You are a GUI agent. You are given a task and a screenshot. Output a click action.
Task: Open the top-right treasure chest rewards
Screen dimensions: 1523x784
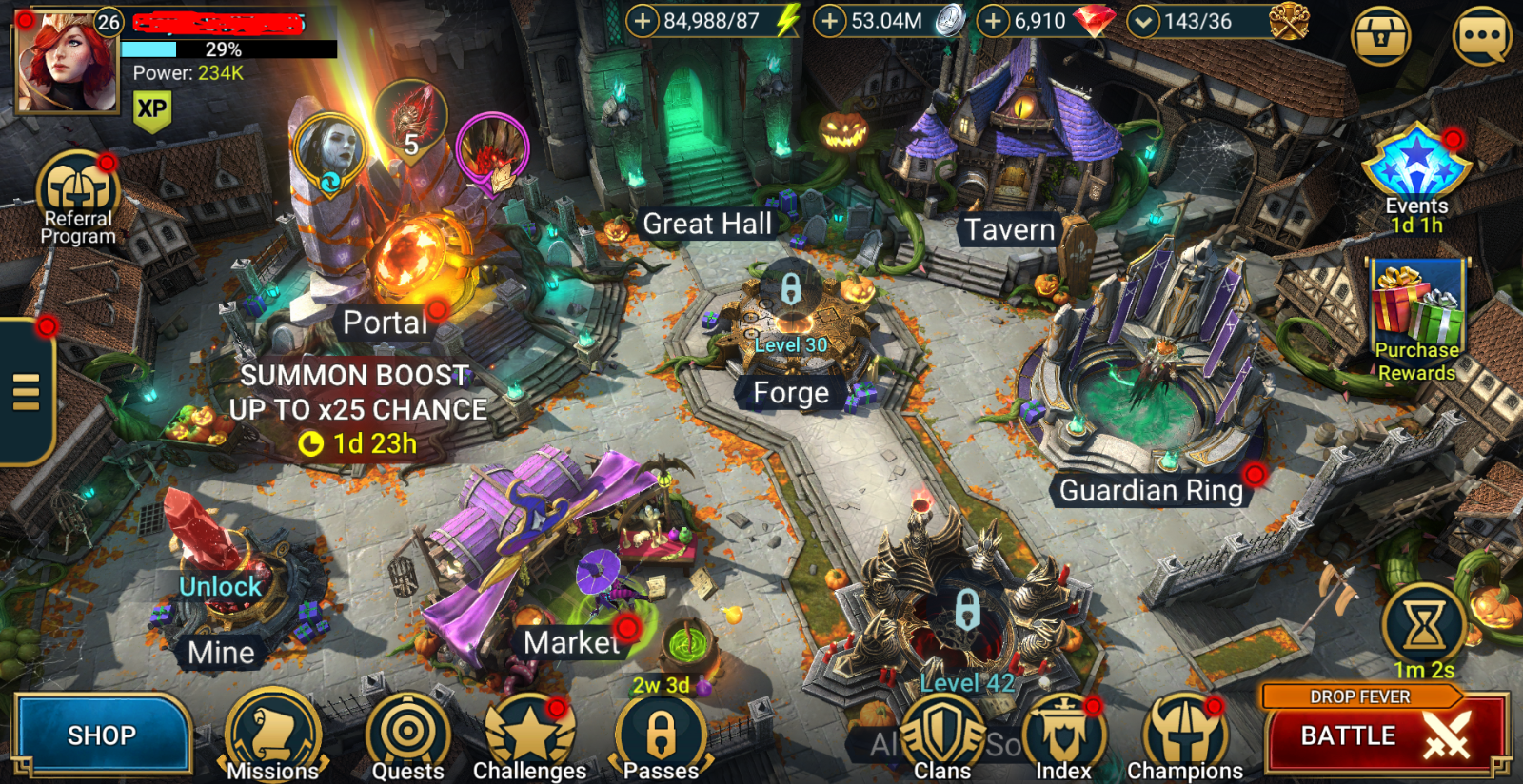pos(1379,34)
